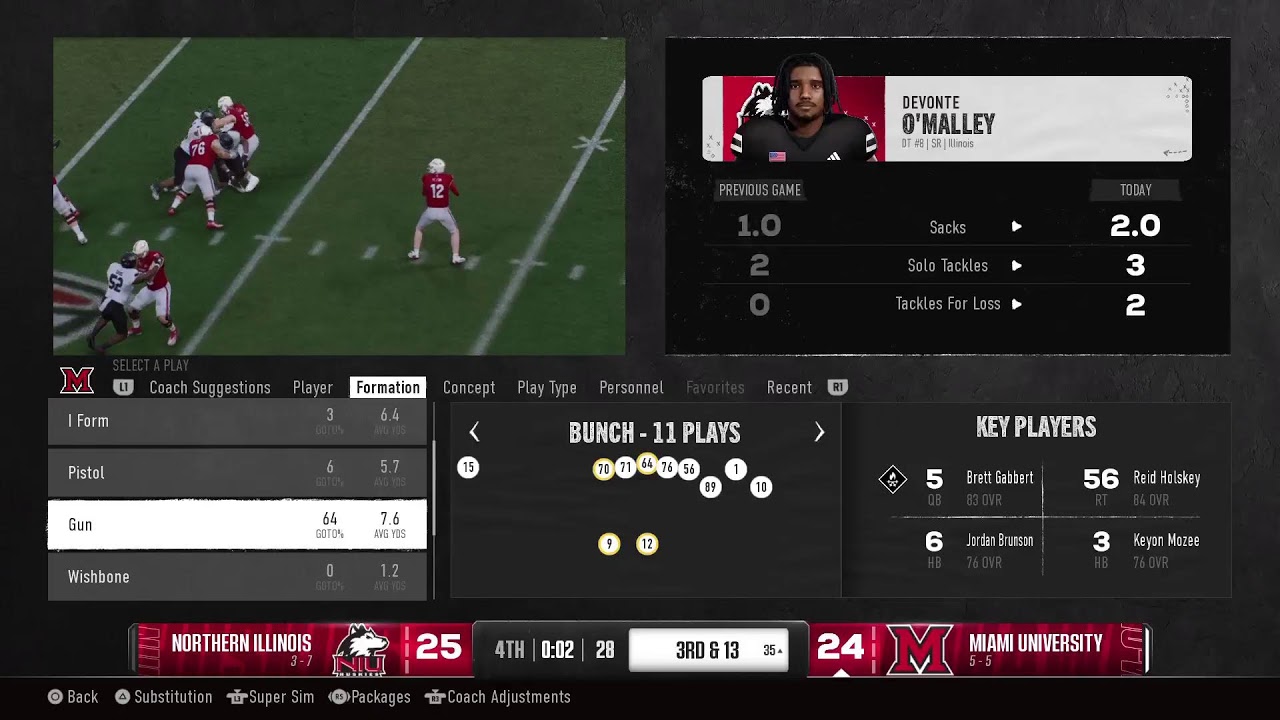Click the Super Sim trophy icon

(x=235, y=696)
